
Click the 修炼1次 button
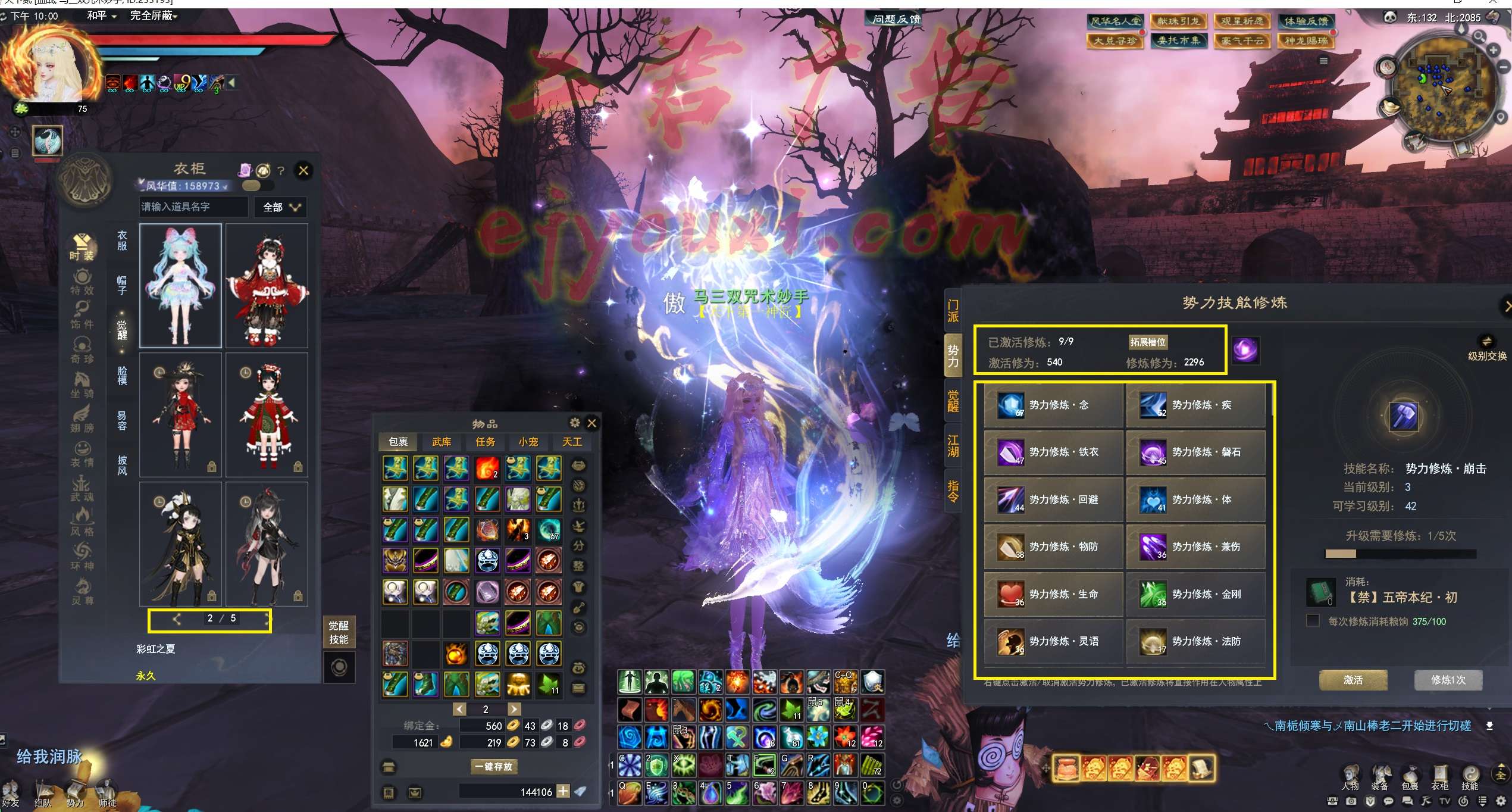click(x=1448, y=680)
